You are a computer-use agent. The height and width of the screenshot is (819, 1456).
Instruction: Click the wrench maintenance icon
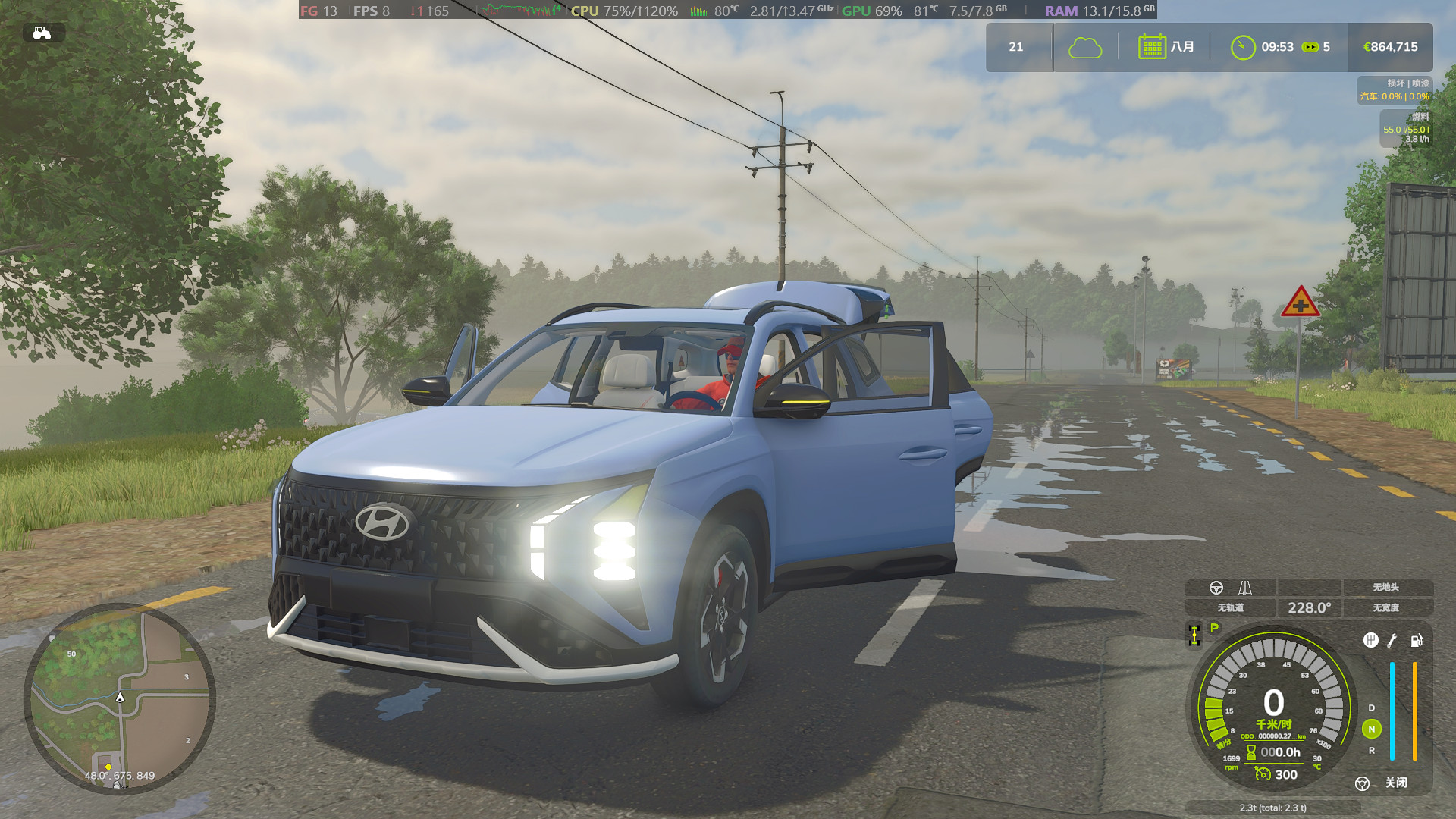pos(1392,641)
